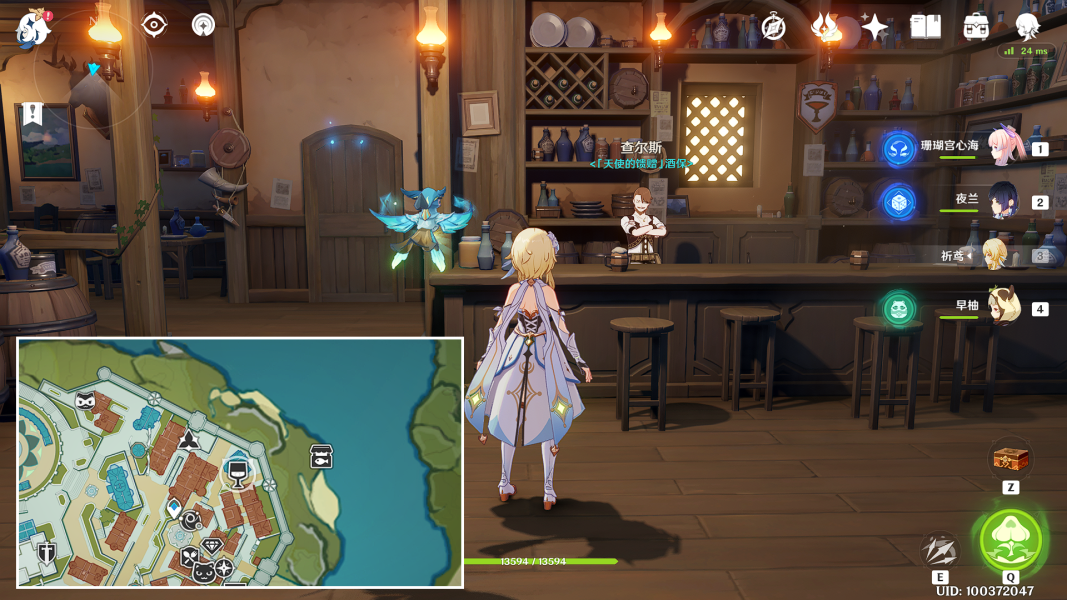1067x600 pixels.
Task: Open the backpack inventory
Action: point(976,27)
